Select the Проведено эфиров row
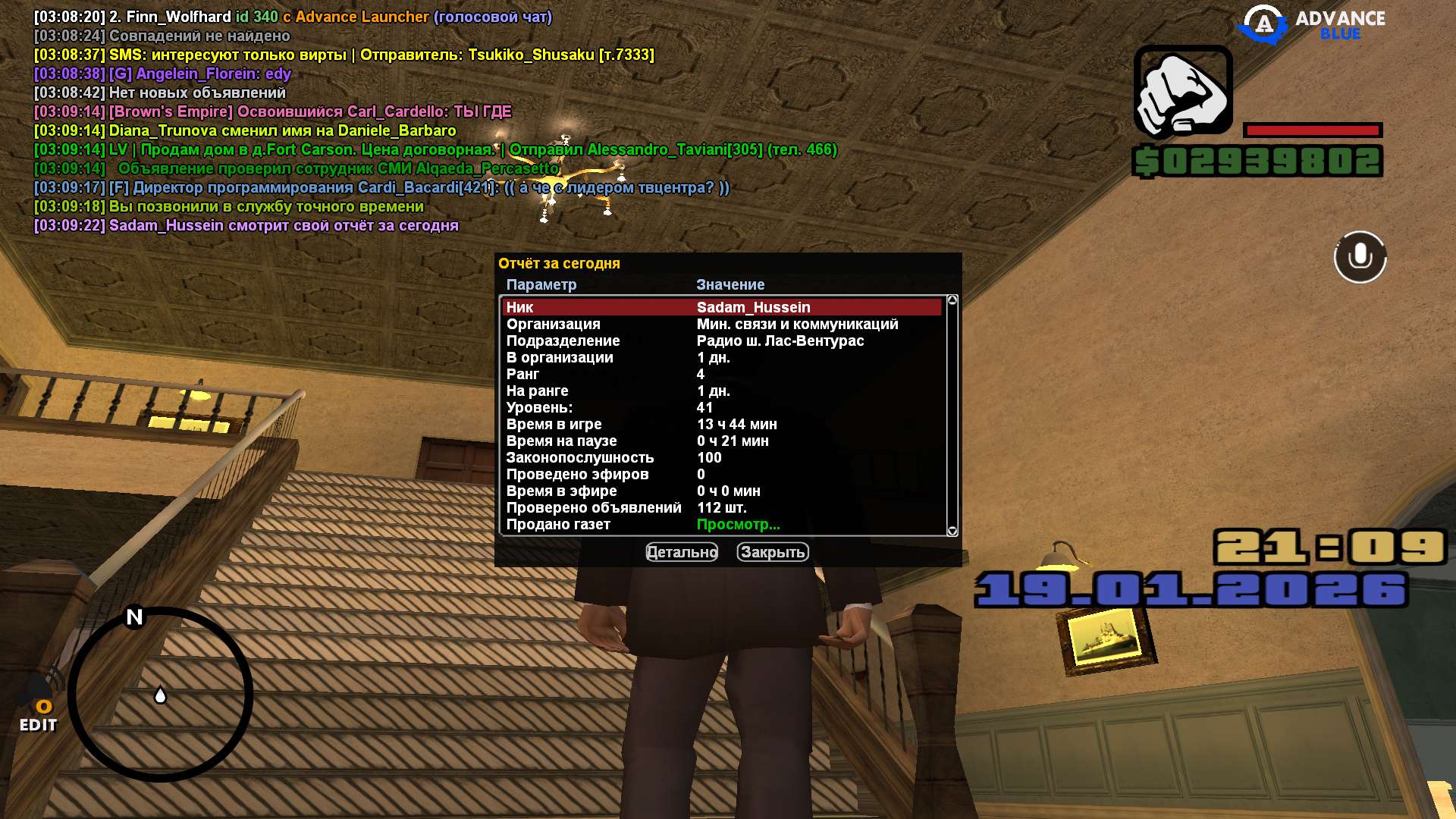Screen dimensions: 1456x819 pyautogui.click(x=720, y=474)
